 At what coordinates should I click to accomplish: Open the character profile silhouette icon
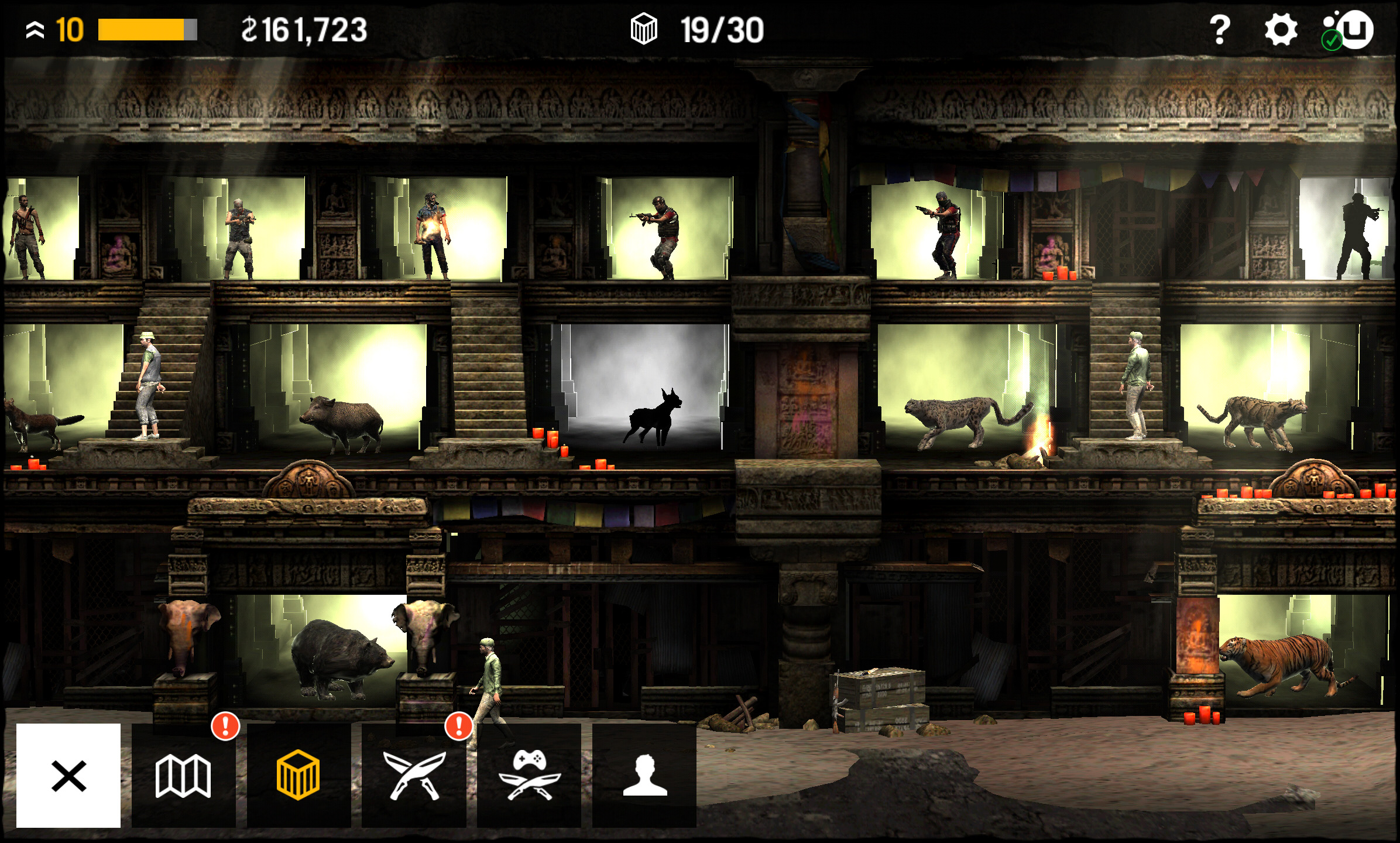pos(644,775)
